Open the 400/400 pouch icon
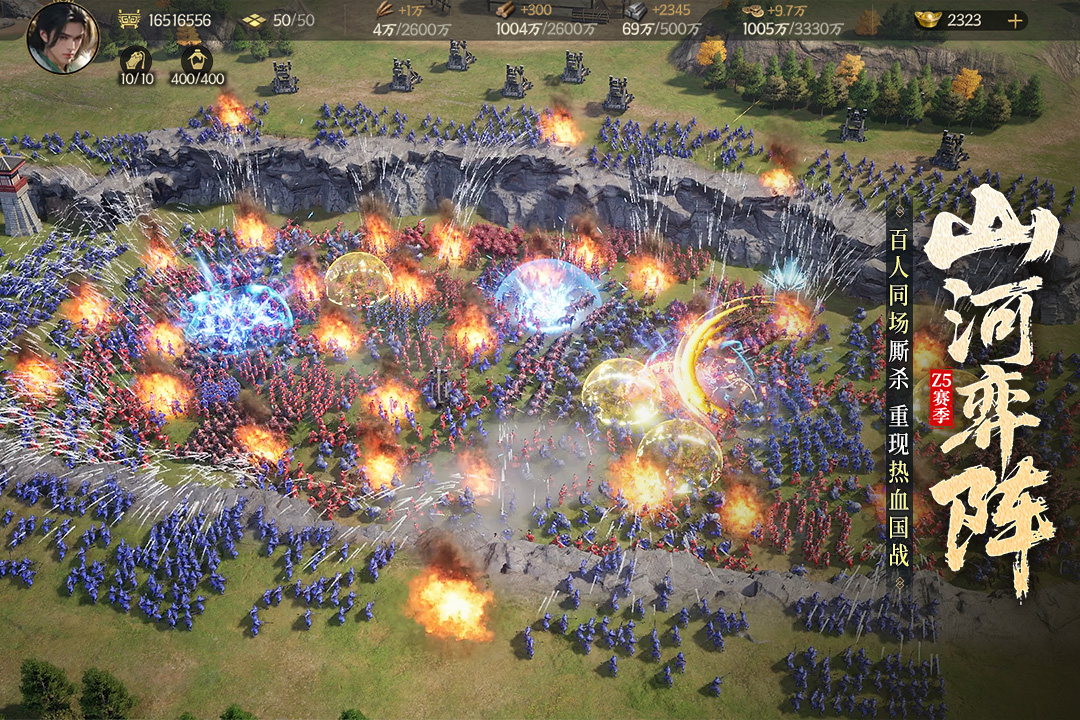1080x720 pixels. tap(198, 57)
